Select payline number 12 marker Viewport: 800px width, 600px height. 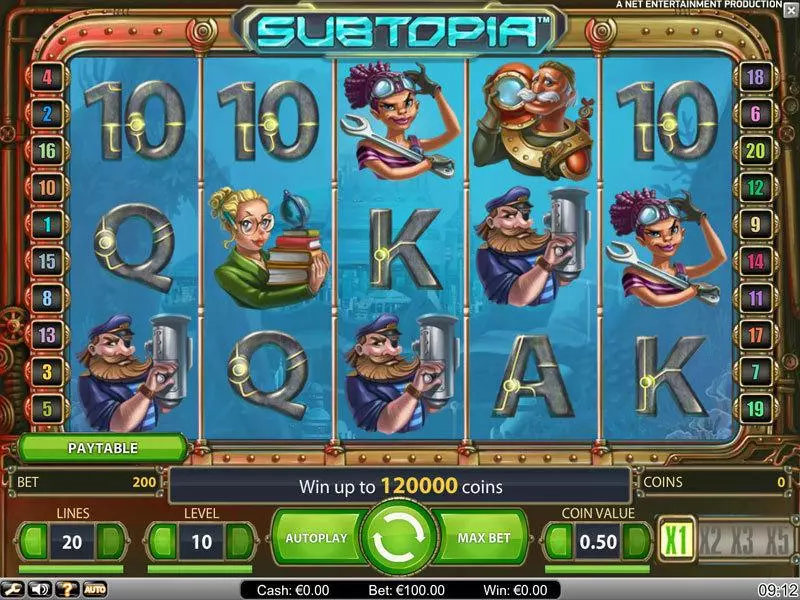[x=756, y=187]
